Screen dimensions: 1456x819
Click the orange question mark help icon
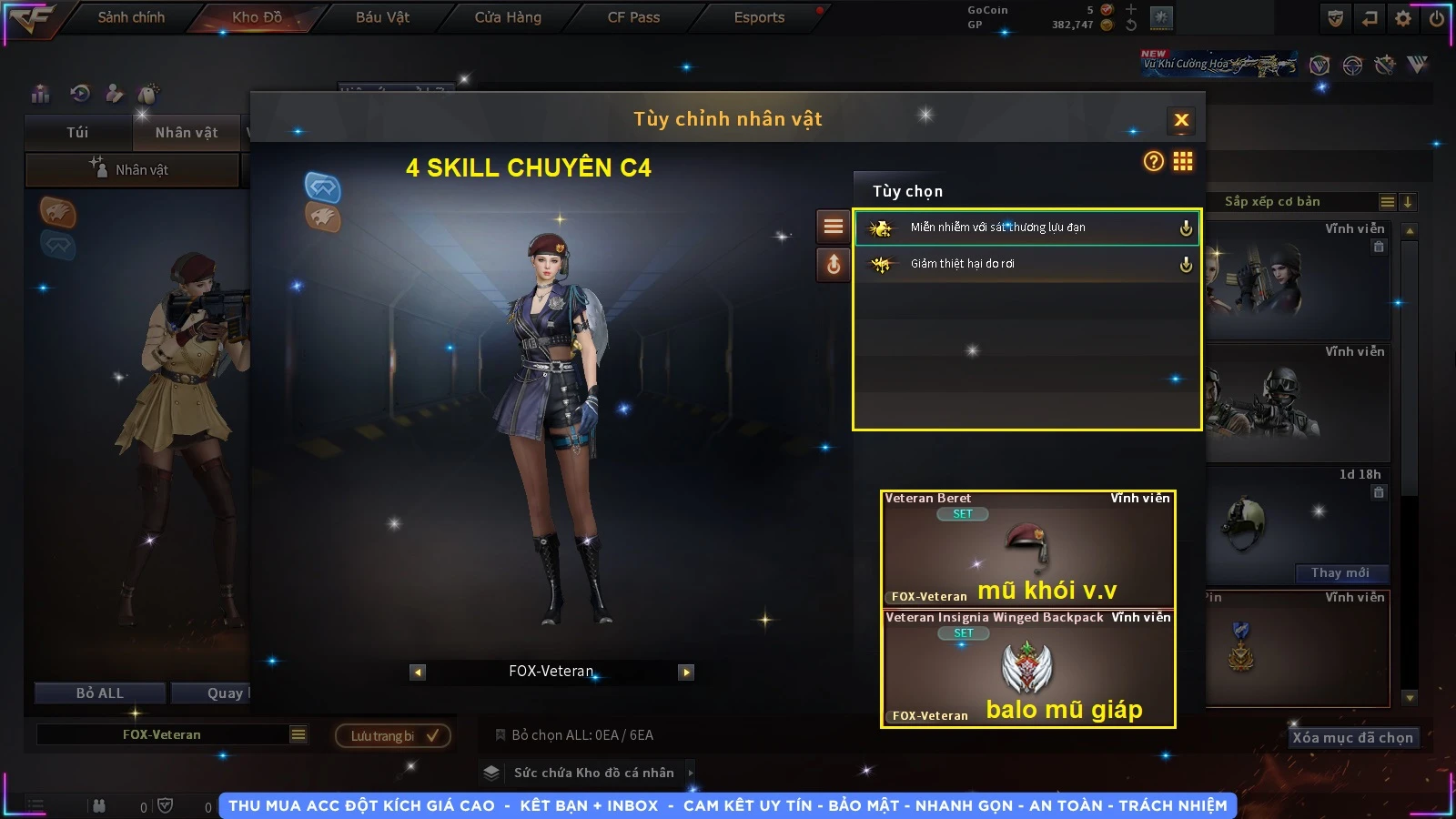click(x=1153, y=162)
